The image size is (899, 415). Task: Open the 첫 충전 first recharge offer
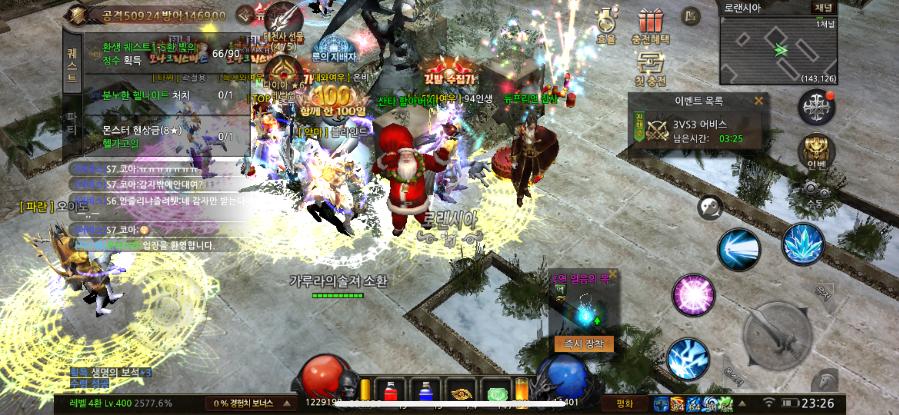click(x=651, y=70)
